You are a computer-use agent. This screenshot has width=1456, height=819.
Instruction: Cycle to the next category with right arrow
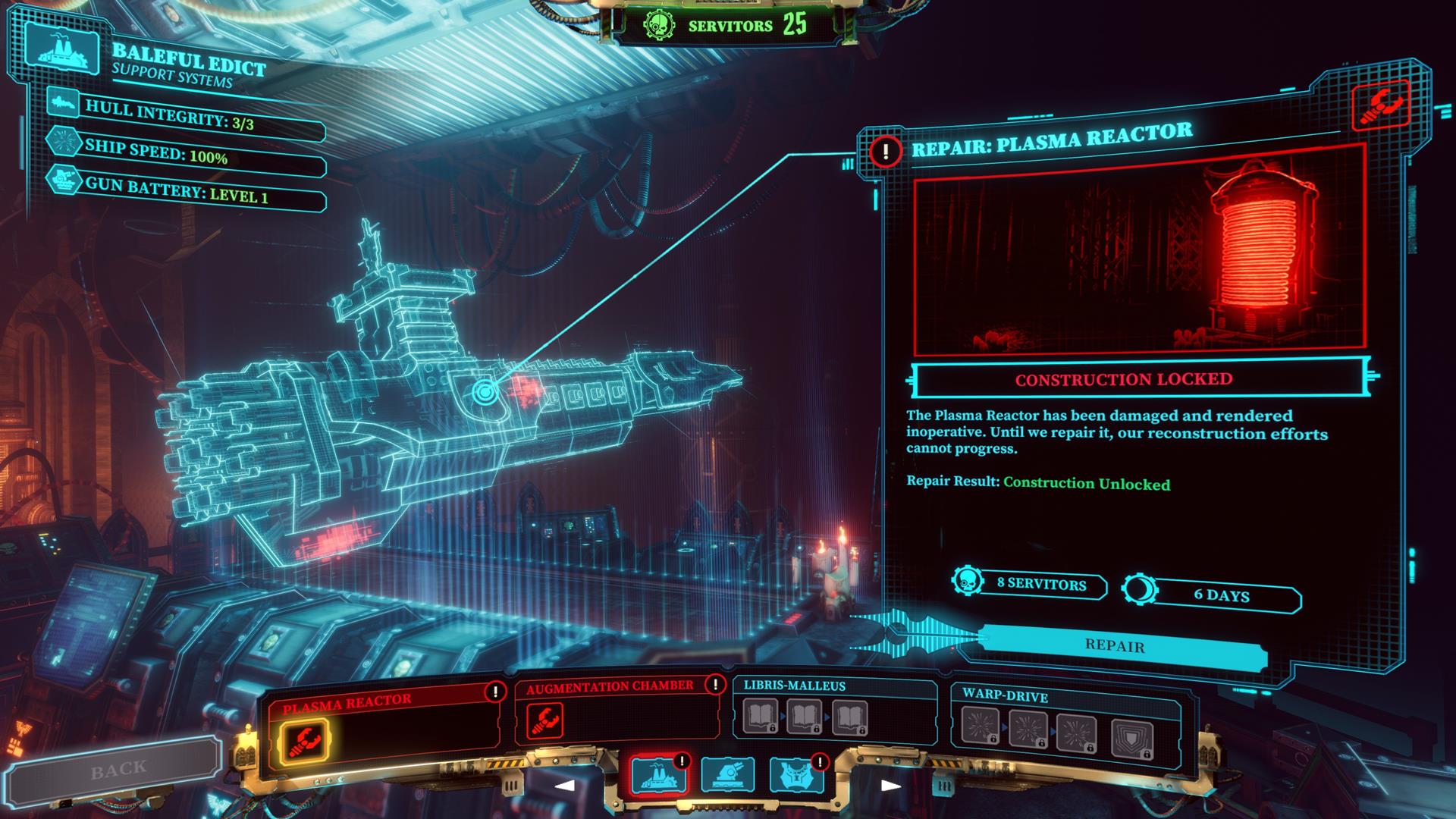(x=891, y=786)
